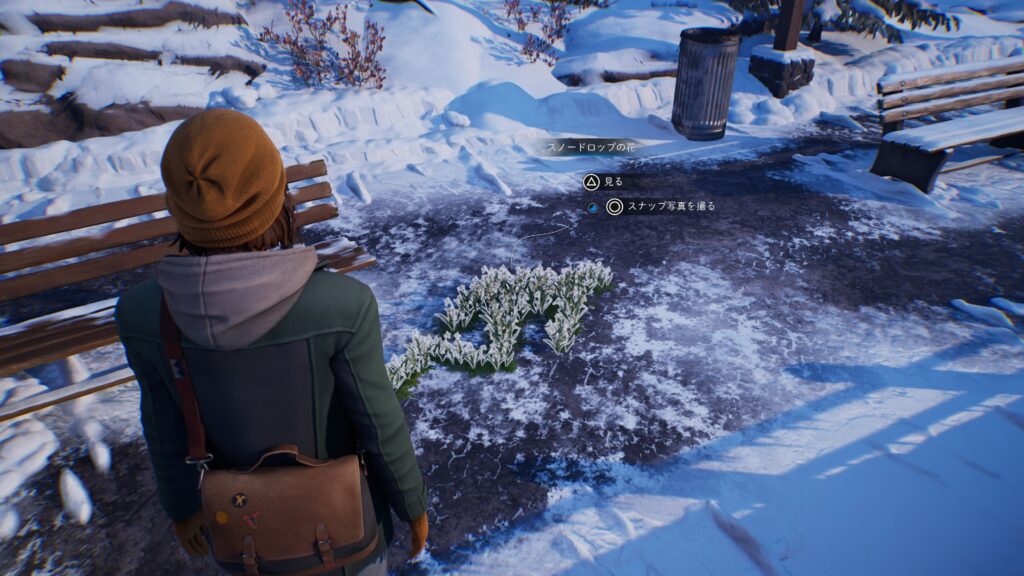Choose the 見る (look) interaction option
Image resolution: width=1024 pixels, height=576 pixels.
pos(604,183)
